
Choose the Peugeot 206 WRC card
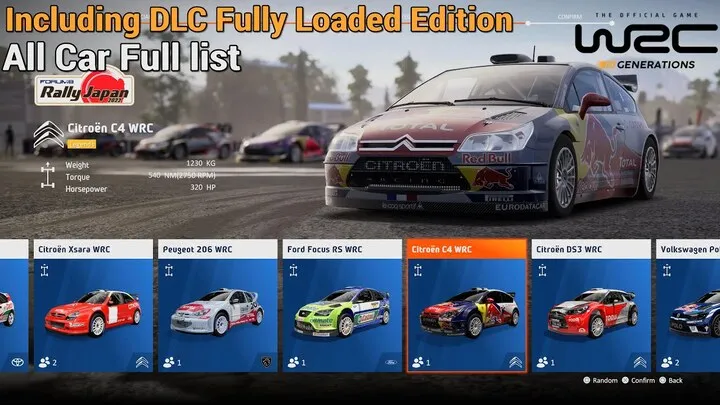tap(216, 306)
